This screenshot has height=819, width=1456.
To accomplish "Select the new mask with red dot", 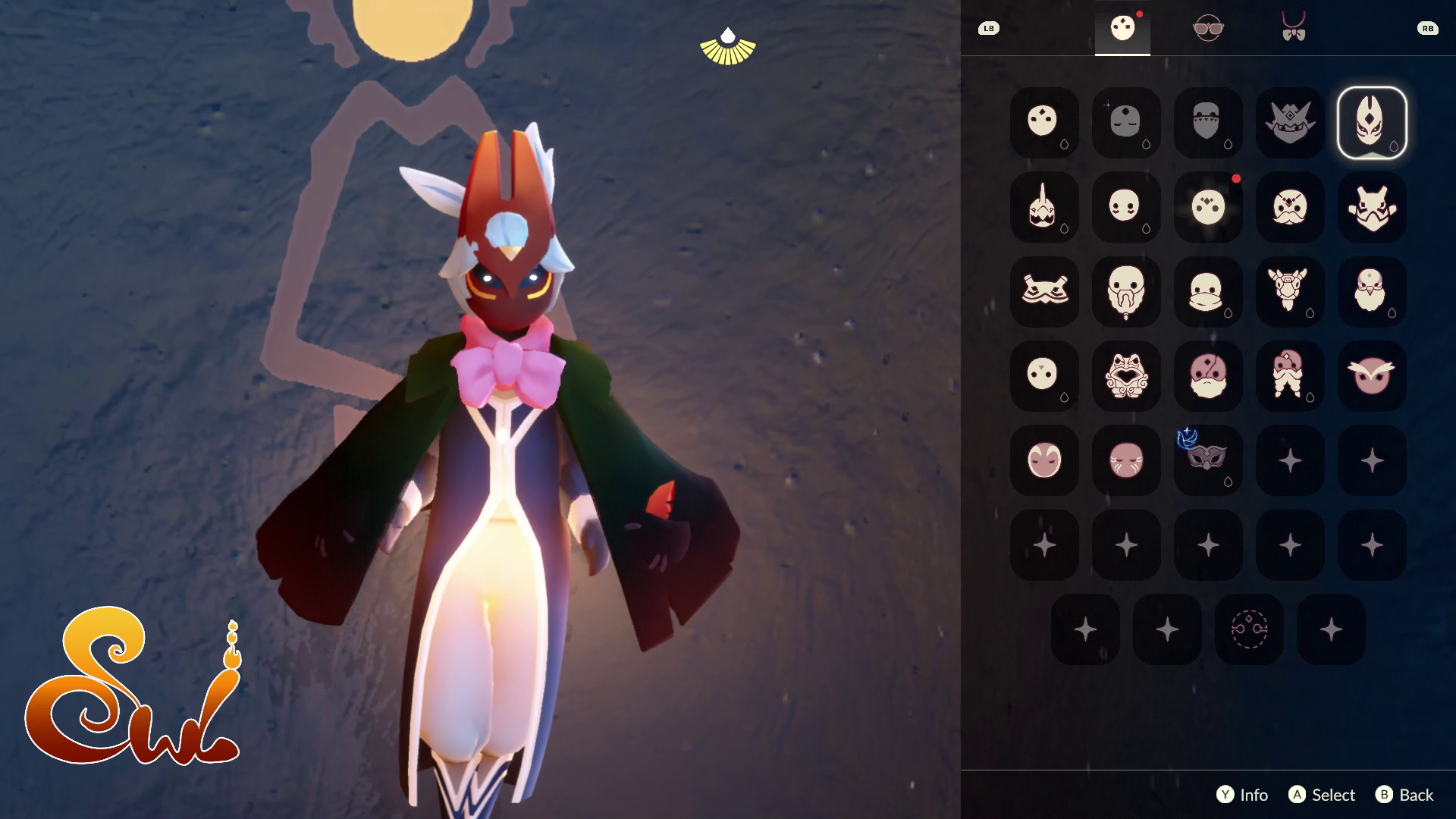I will click(1207, 208).
